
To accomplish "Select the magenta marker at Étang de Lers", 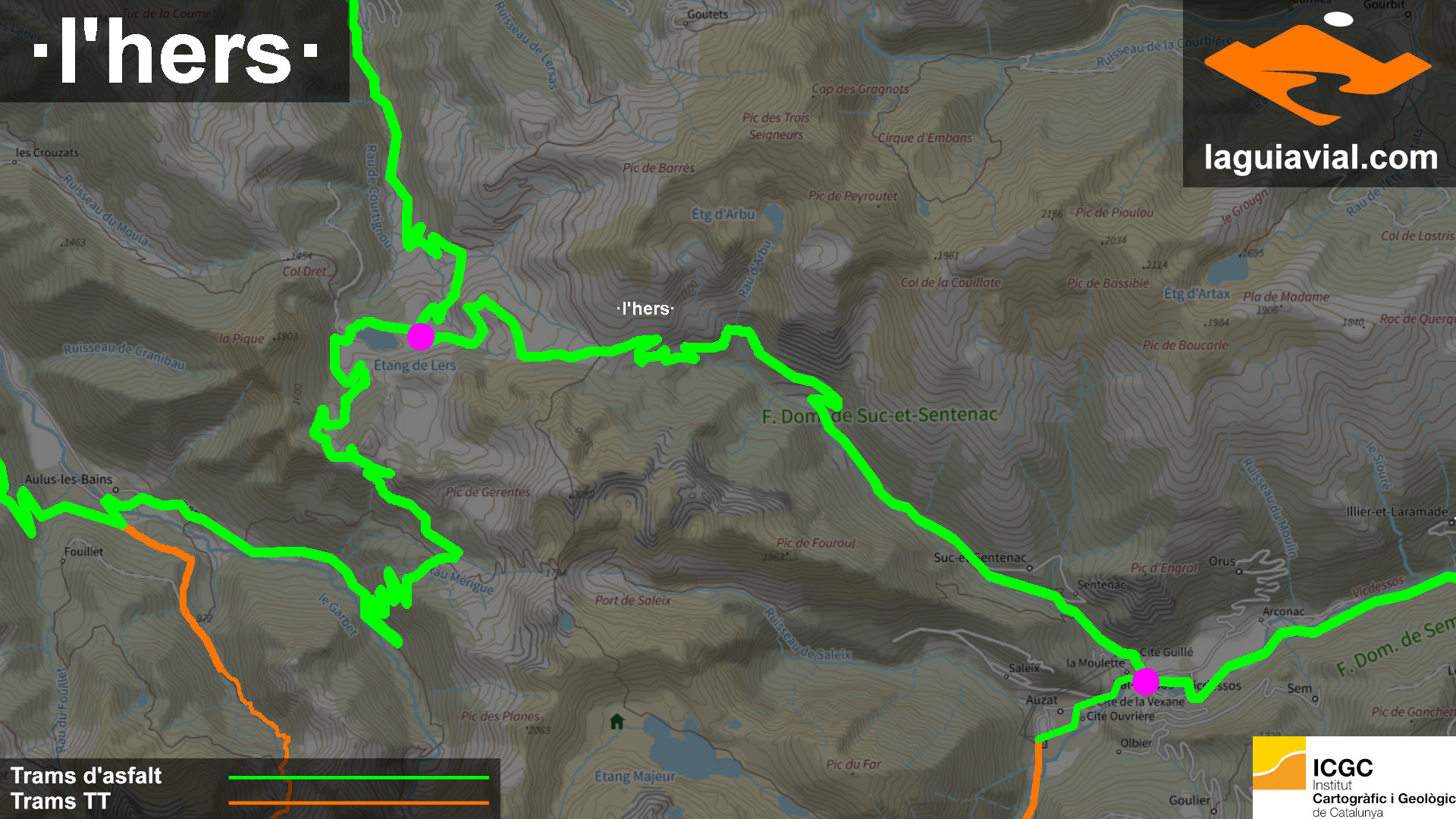I will (421, 336).
